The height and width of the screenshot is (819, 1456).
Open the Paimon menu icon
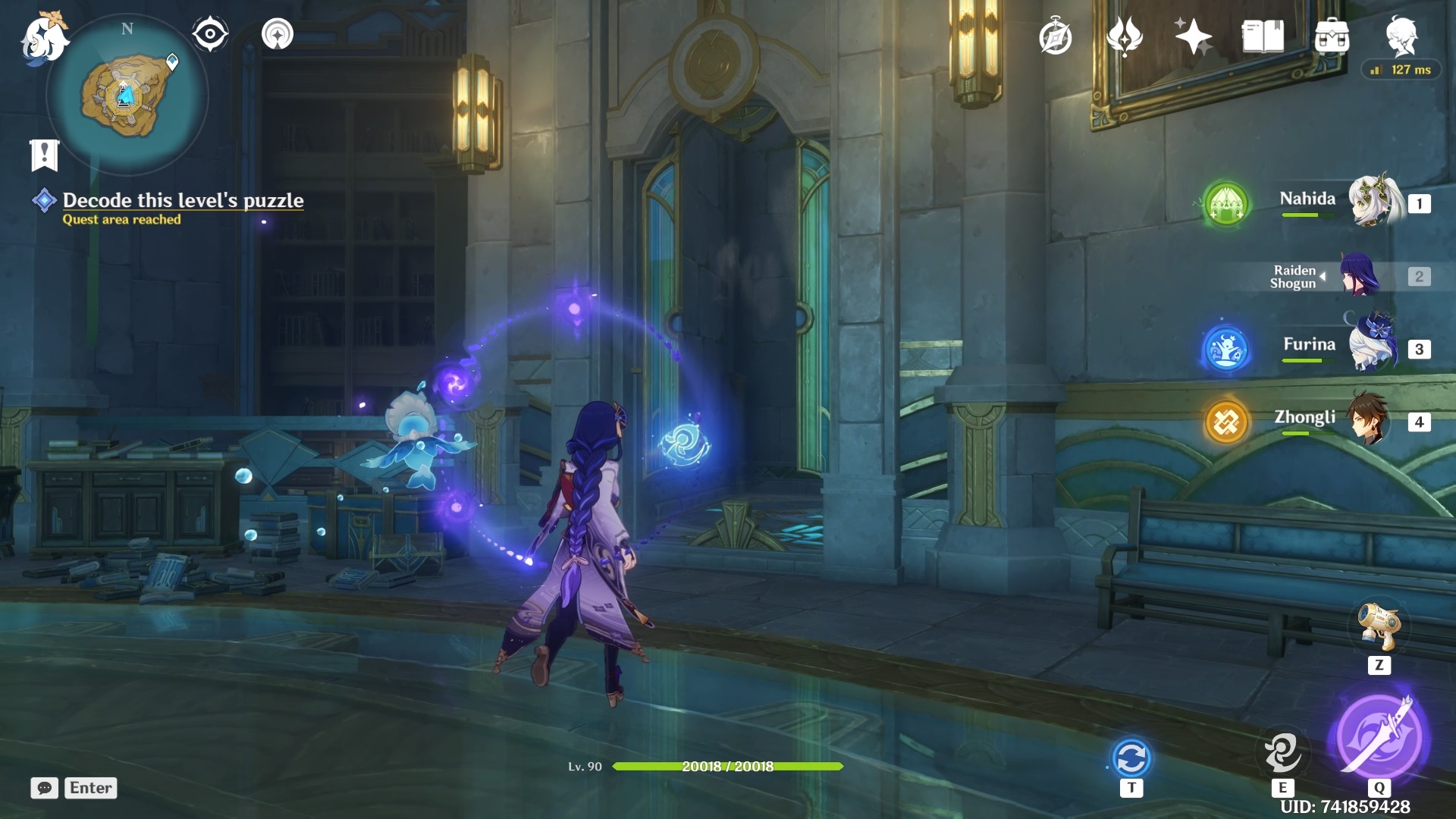(x=44, y=38)
